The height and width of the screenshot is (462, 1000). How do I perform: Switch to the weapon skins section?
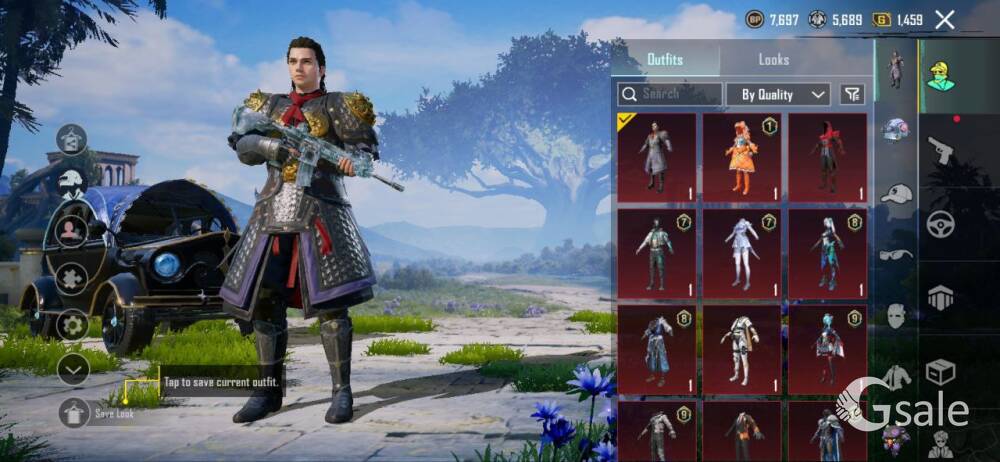[940, 151]
